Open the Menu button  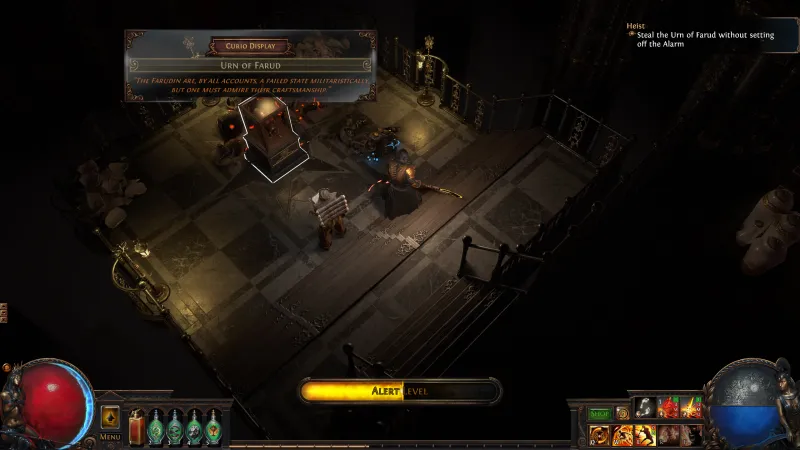tap(110, 437)
